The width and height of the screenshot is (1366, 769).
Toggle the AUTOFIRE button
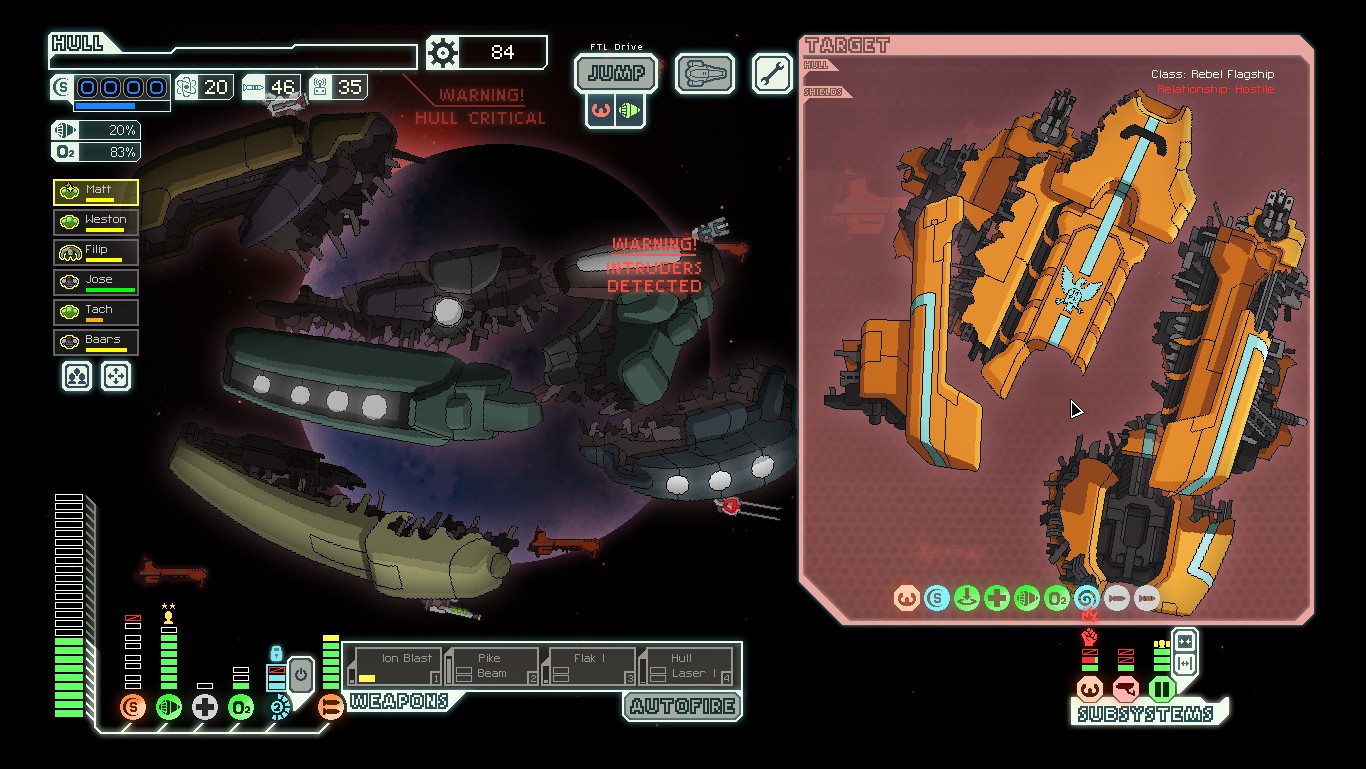[683, 706]
